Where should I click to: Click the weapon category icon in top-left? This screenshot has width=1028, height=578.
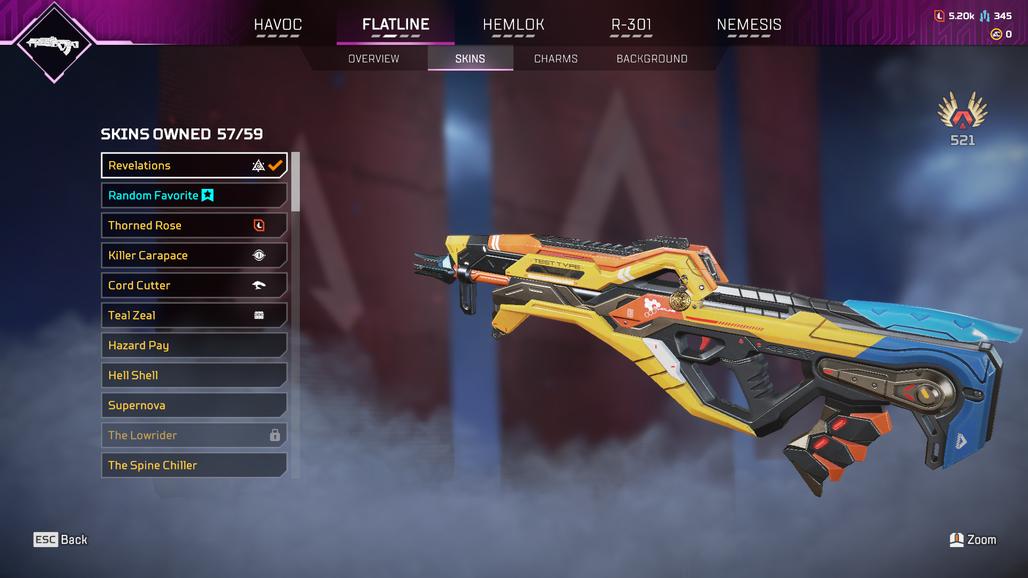(x=55, y=43)
